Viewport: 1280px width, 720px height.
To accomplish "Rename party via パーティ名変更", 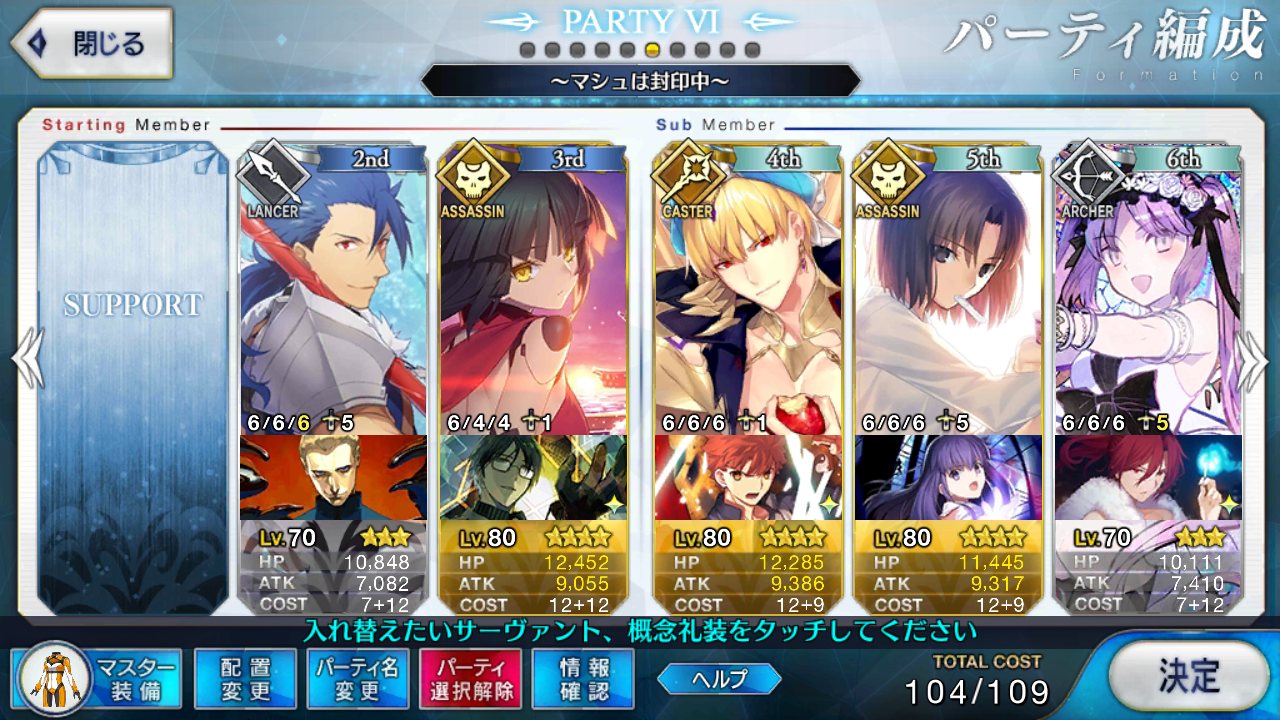I will 357,679.
